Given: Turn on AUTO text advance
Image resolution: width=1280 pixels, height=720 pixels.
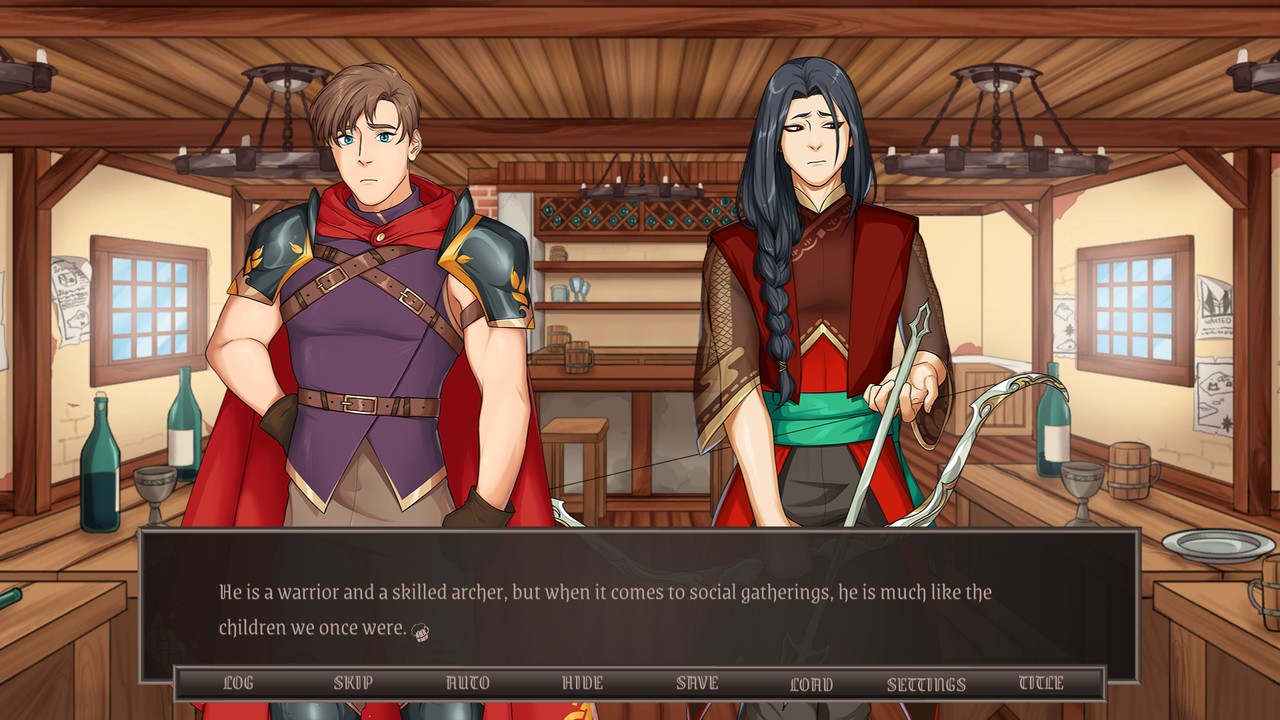Looking at the screenshot, I should (x=466, y=683).
